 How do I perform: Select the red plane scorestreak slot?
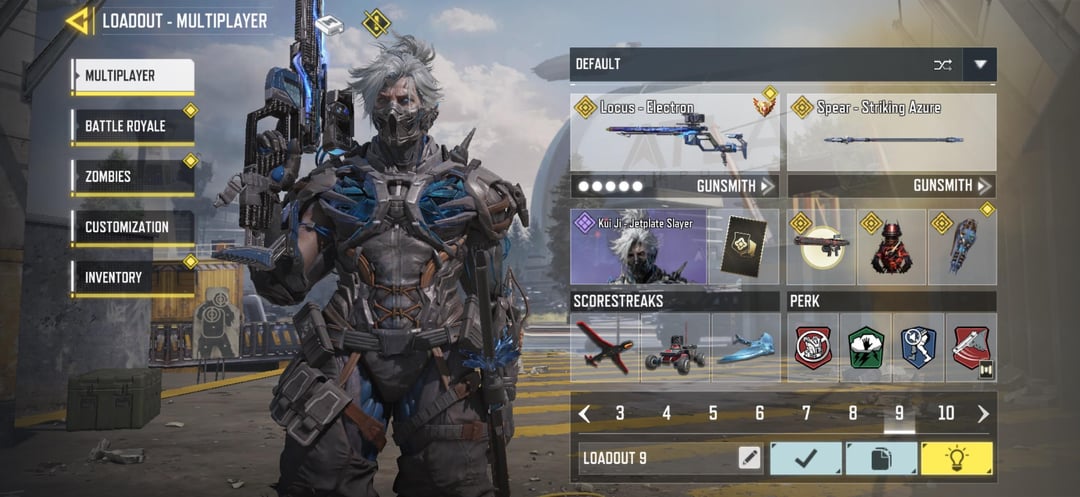[605, 347]
